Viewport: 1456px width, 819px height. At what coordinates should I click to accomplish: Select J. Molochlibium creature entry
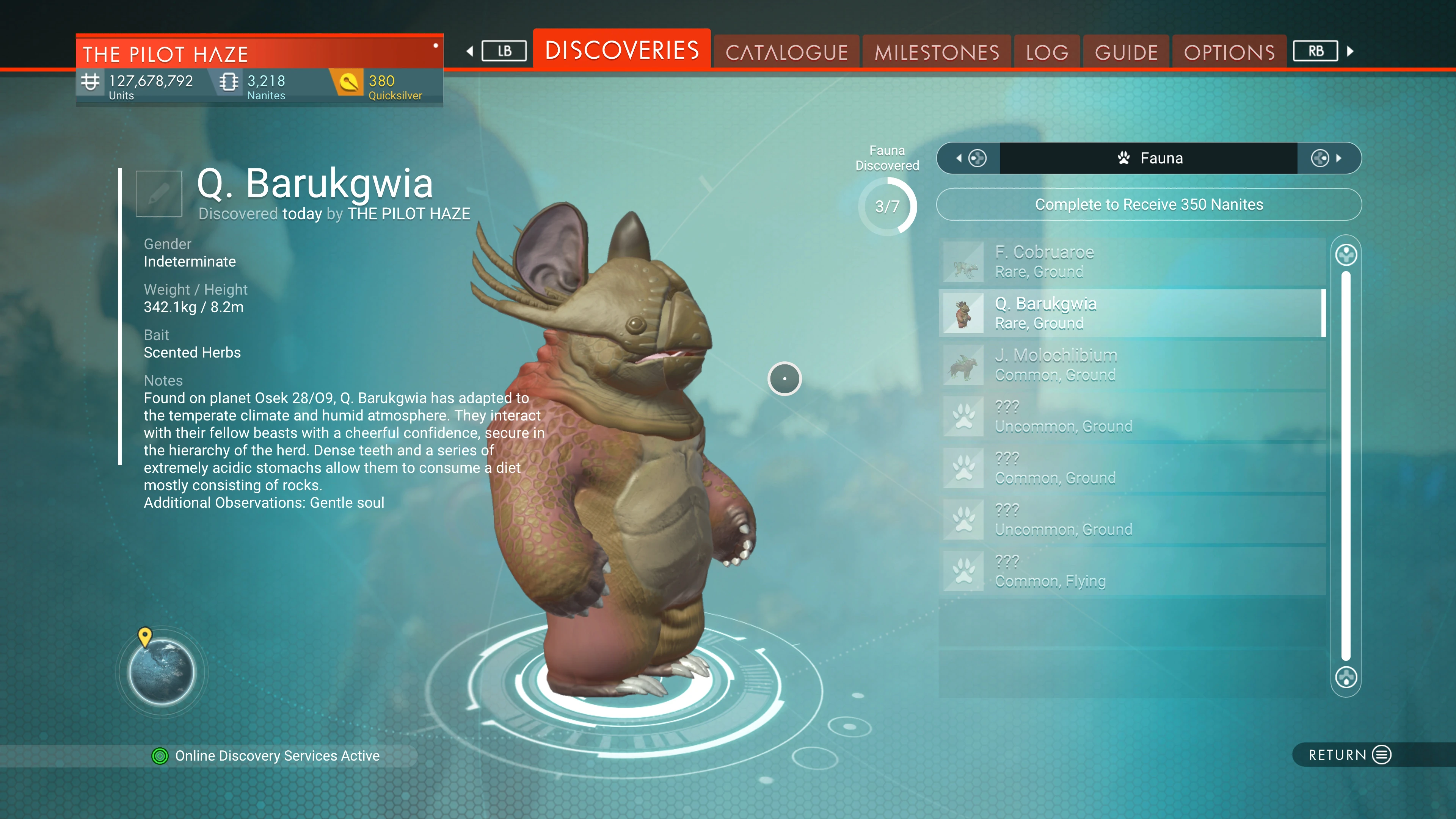coord(1131,364)
